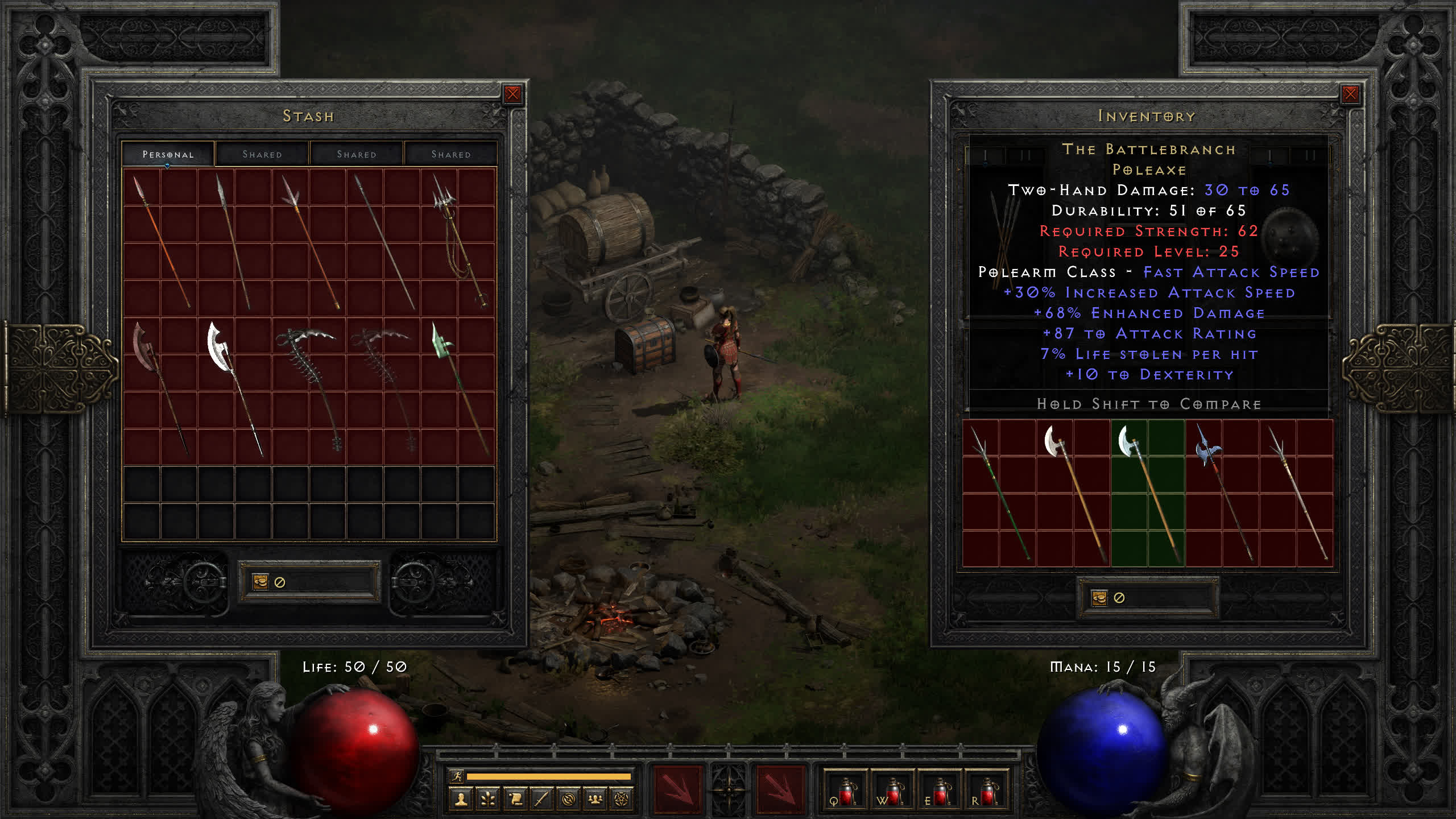1456x819 pixels.
Task: Open the character screen bust icon
Action: coord(461,799)
